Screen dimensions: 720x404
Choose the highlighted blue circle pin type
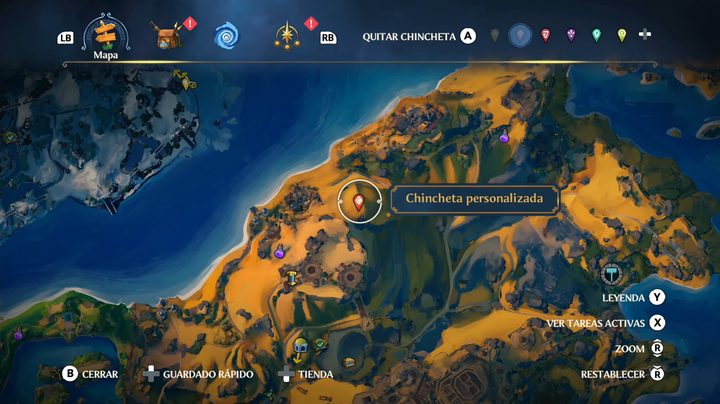coord(519,36)
